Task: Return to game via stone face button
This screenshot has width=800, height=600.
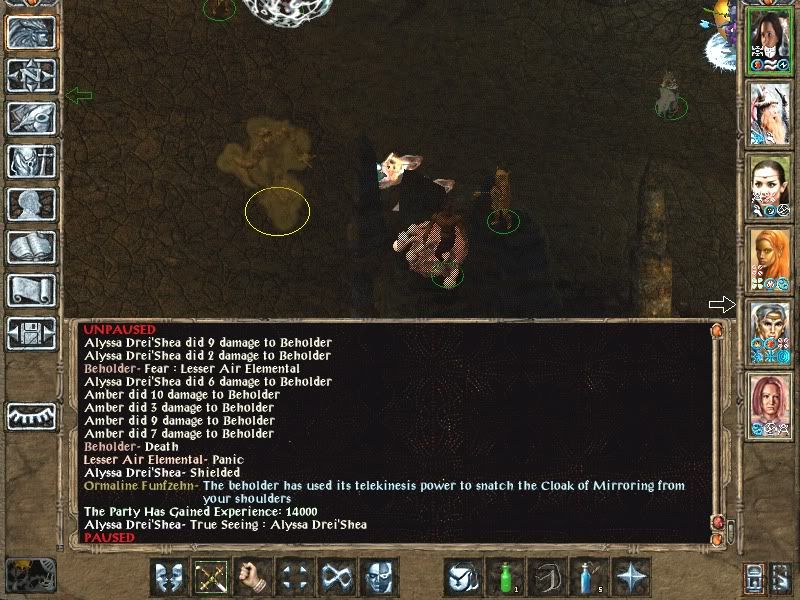Action: pyautogui.click(x=31, y=33)
